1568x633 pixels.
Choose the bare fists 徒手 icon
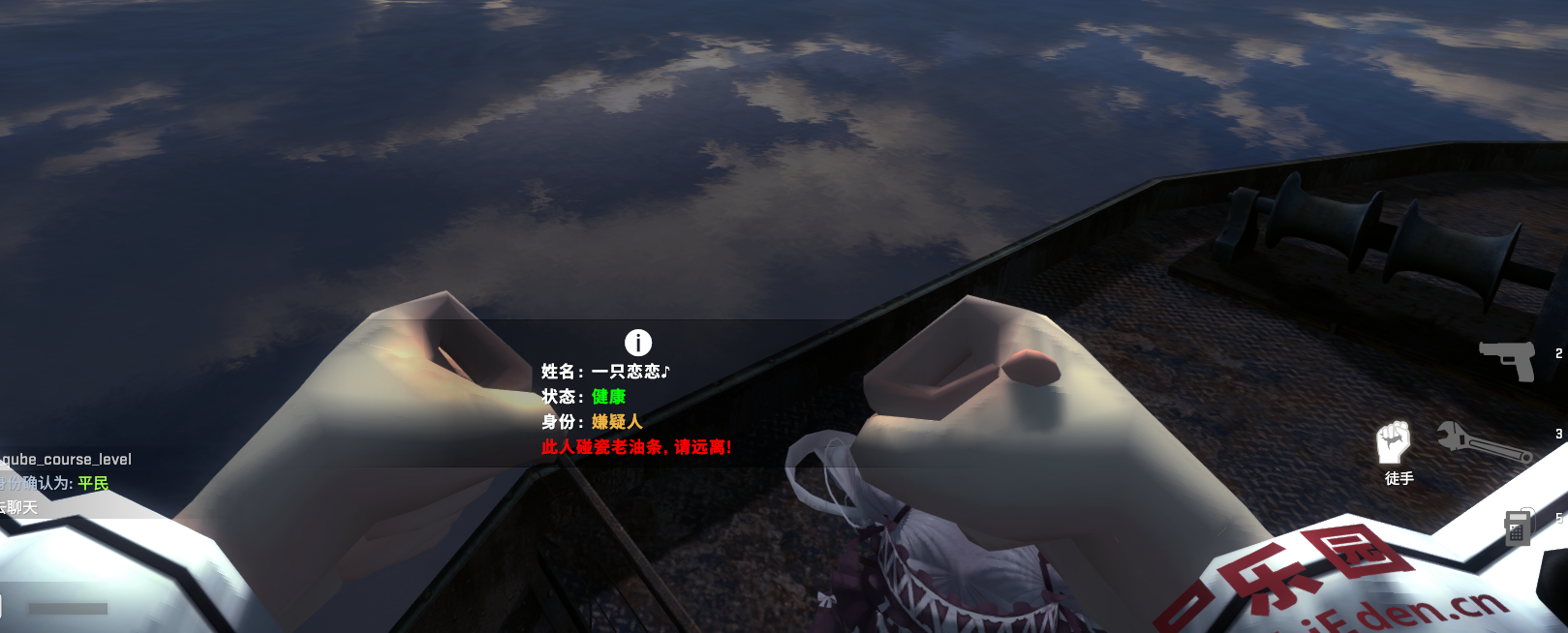pyautogui.click(x=1394, y=443)
